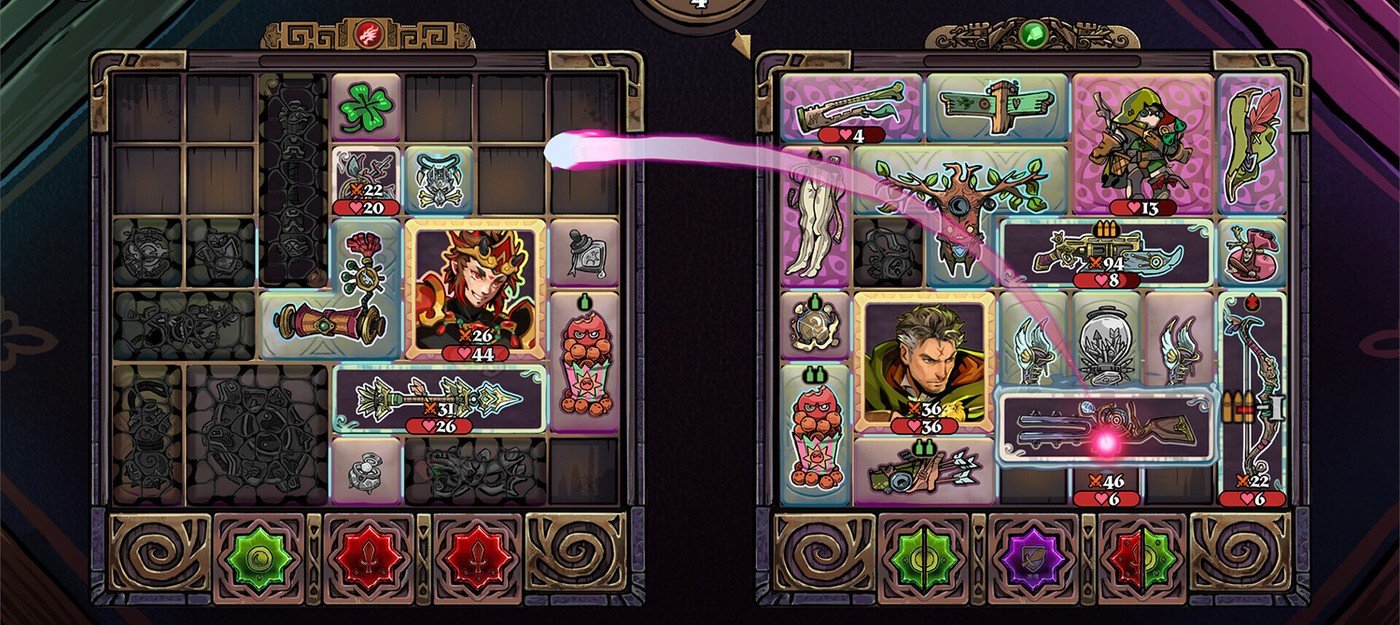The image size is (1400, 625).
Task: Select the pale white gloves item
Action: 815,216
